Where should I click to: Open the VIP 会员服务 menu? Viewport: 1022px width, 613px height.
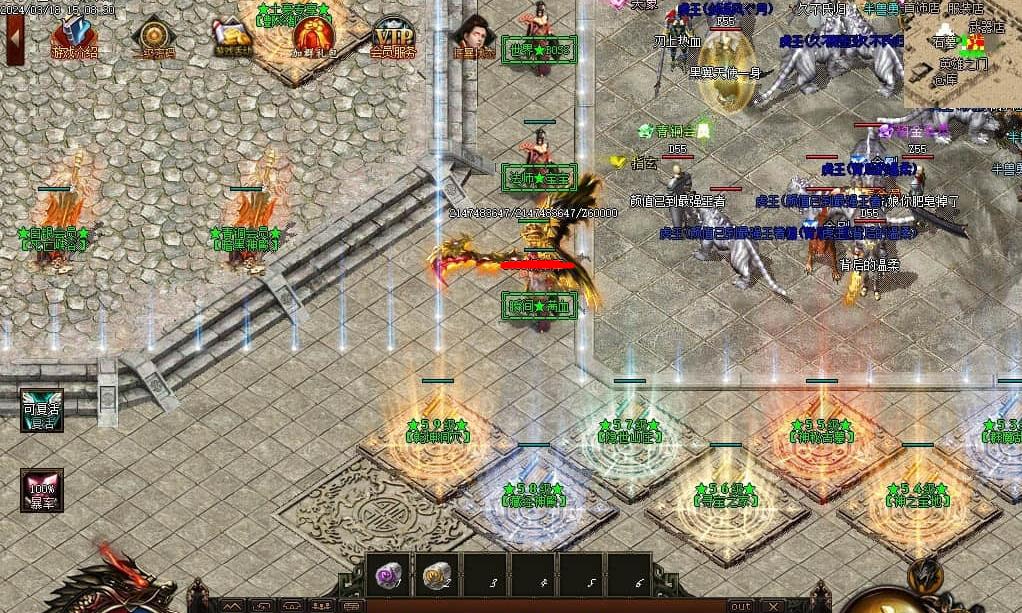tap(392, 37)
